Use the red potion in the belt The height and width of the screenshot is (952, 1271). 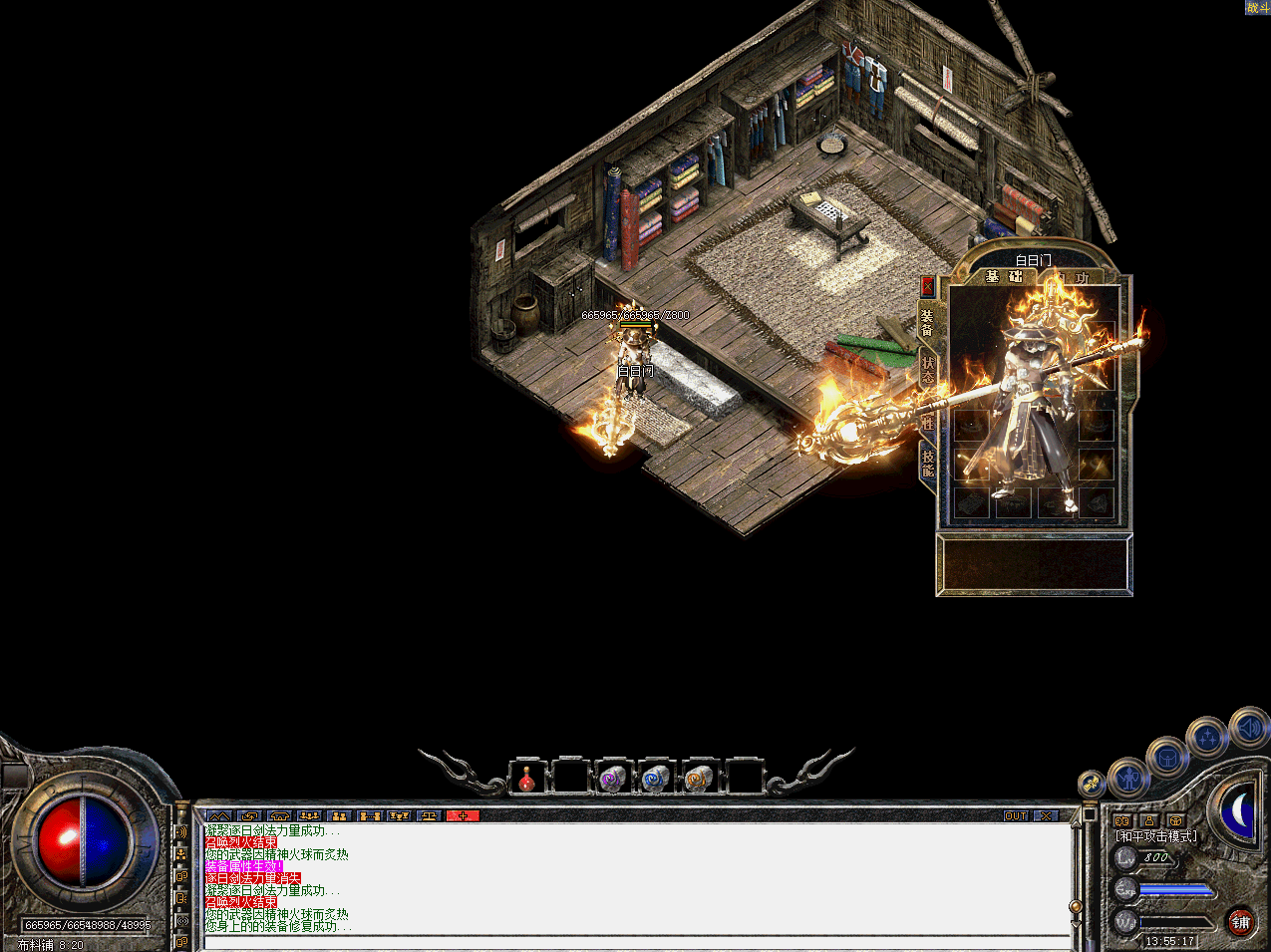(x=527, y=779)
